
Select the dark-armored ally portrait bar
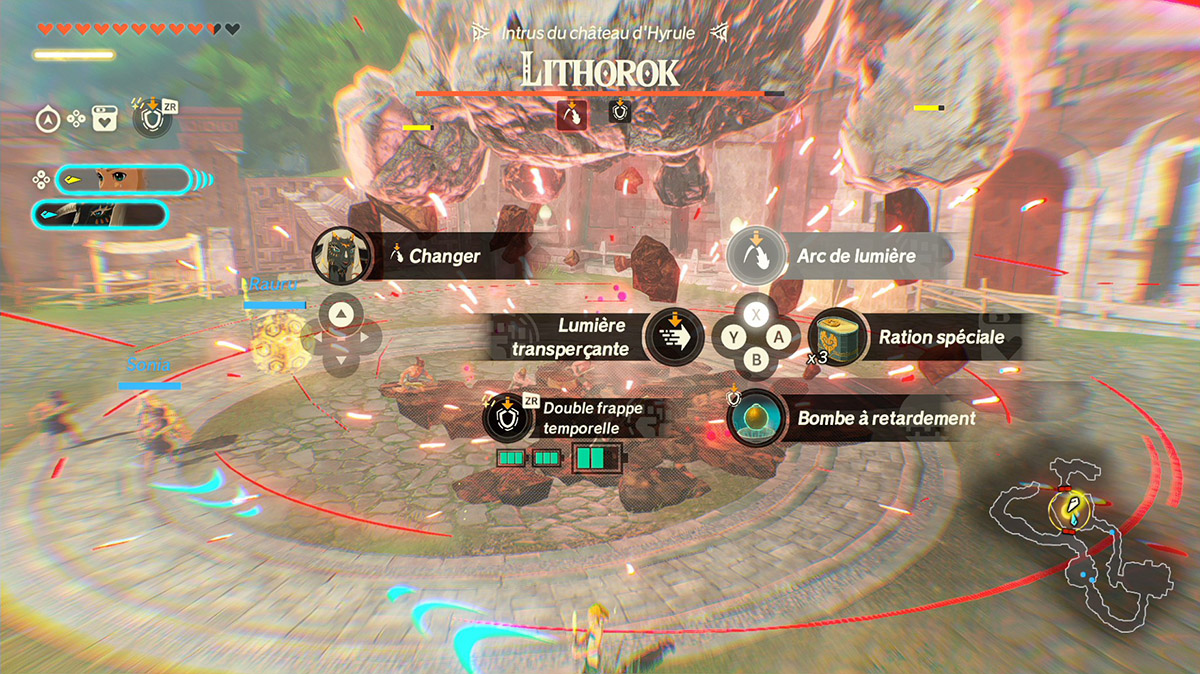100,214
